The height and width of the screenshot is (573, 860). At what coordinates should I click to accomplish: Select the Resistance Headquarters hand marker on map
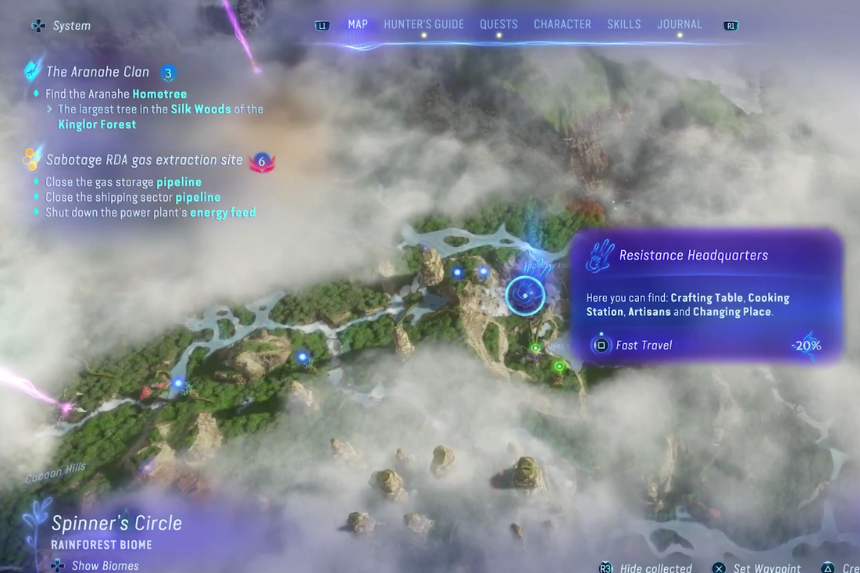[524, 294]
